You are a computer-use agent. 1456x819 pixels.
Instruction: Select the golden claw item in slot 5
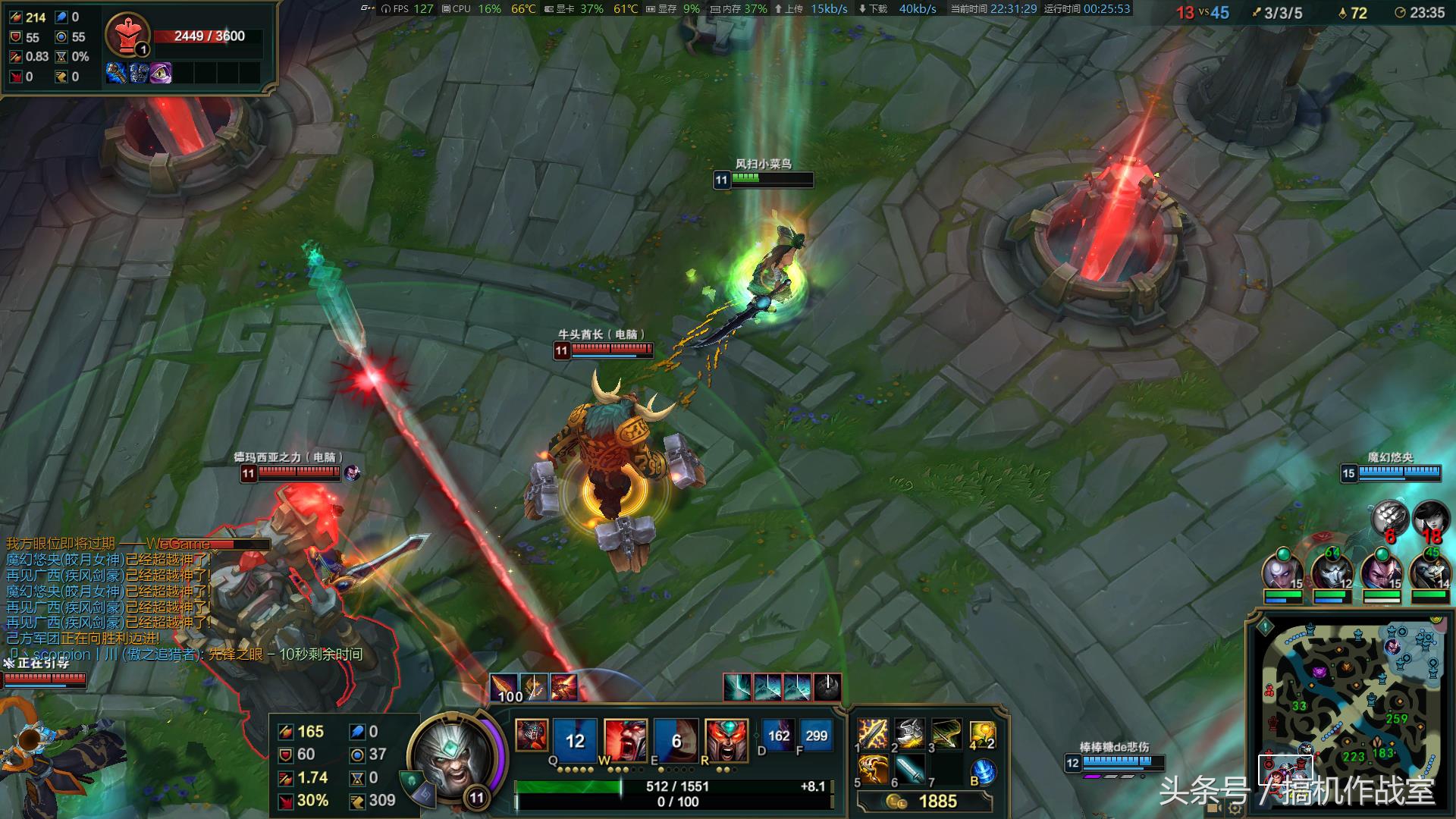[873, 770]
